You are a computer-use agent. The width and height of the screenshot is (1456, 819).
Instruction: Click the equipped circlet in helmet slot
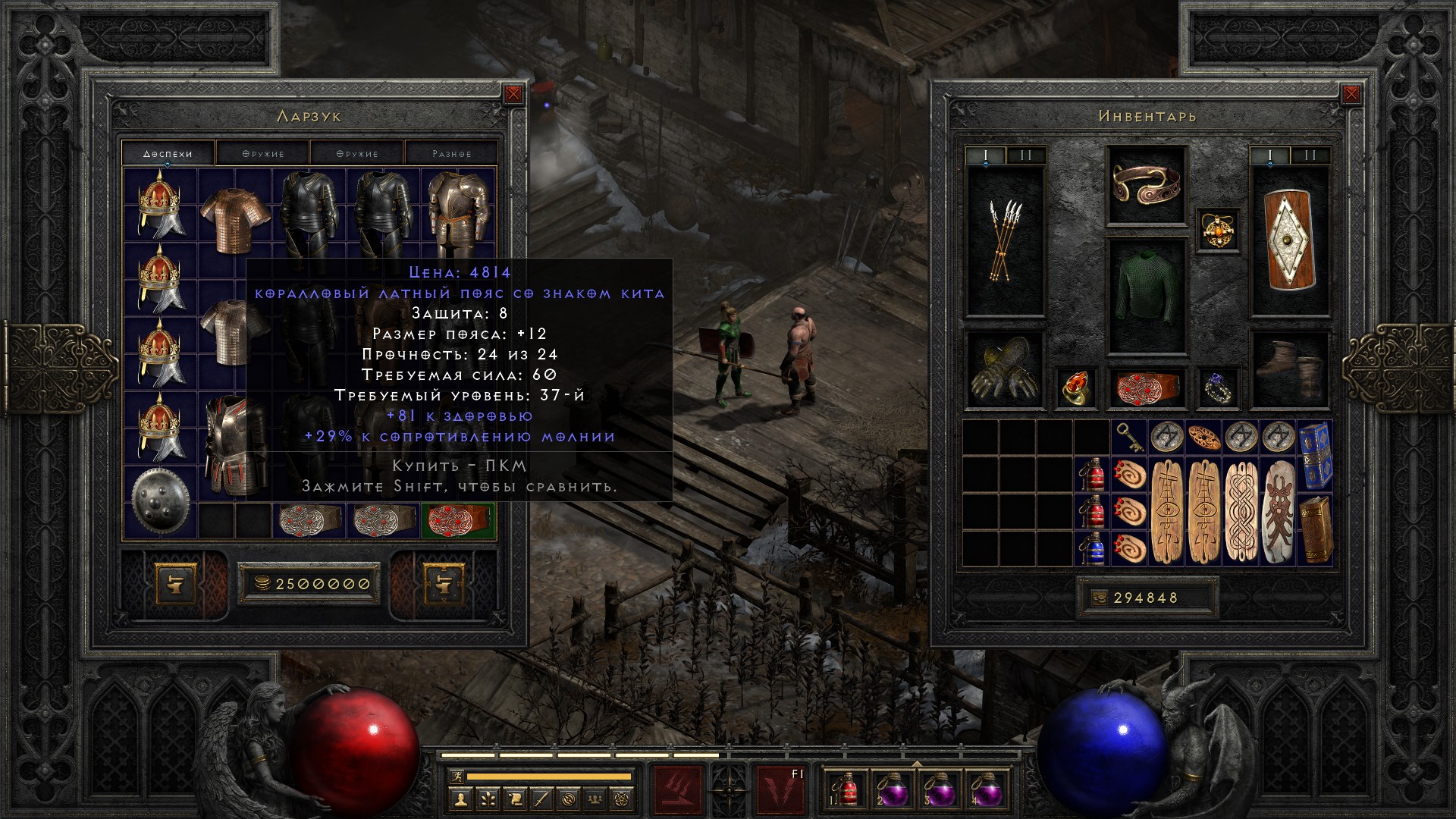pyautogui.click(x=1145, y=186)
